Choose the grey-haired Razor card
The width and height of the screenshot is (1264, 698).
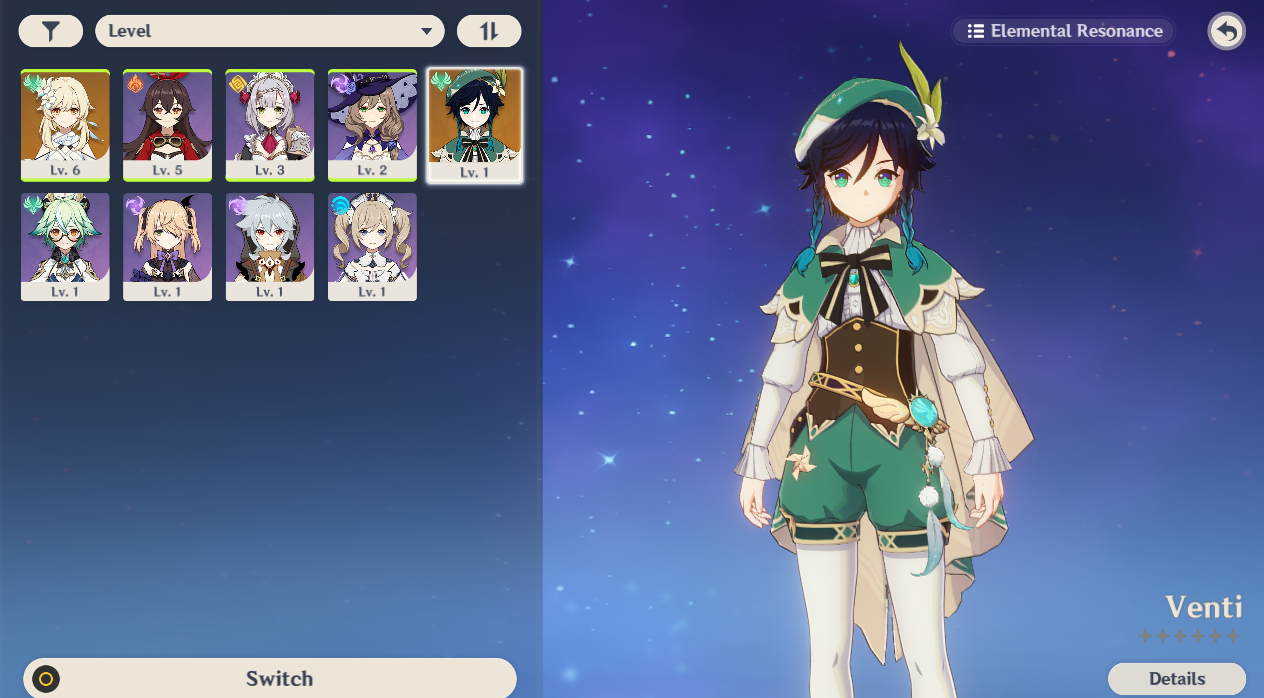[x=270, y=247]
